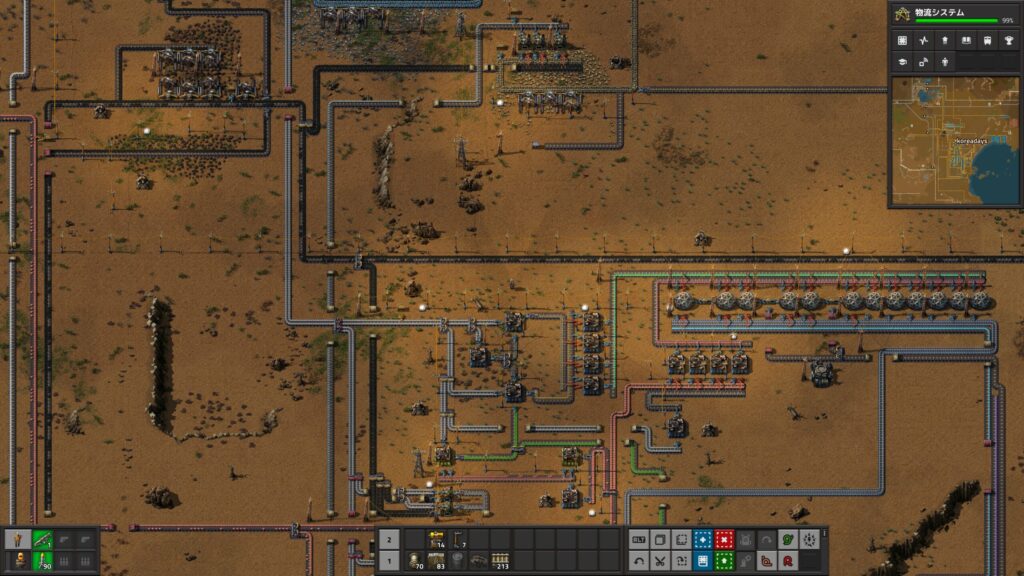Activate the scissors cut tool
The width and height of the screenshot is (1024, 576).
(660, 560)
